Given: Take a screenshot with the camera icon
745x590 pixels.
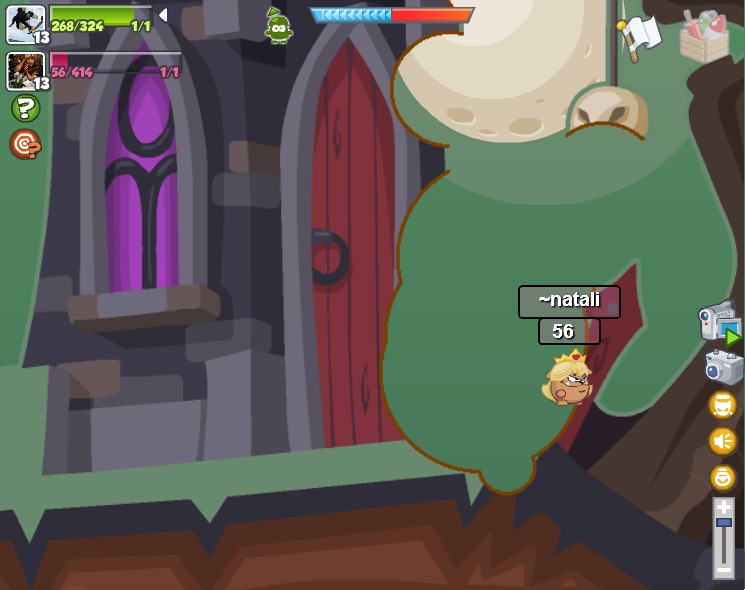Looking at the screenshot, I should 723,367.
